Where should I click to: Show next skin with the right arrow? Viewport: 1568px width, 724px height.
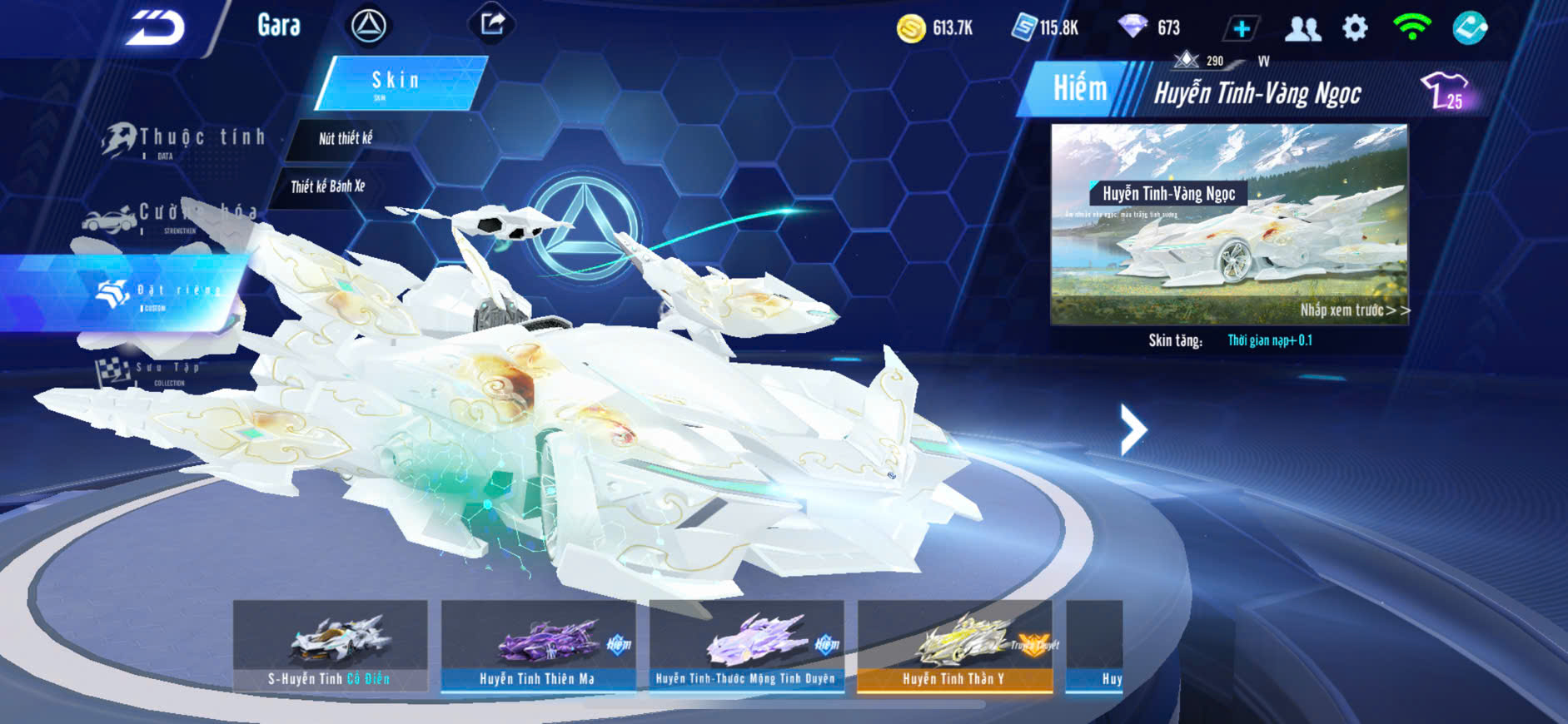1133,429
